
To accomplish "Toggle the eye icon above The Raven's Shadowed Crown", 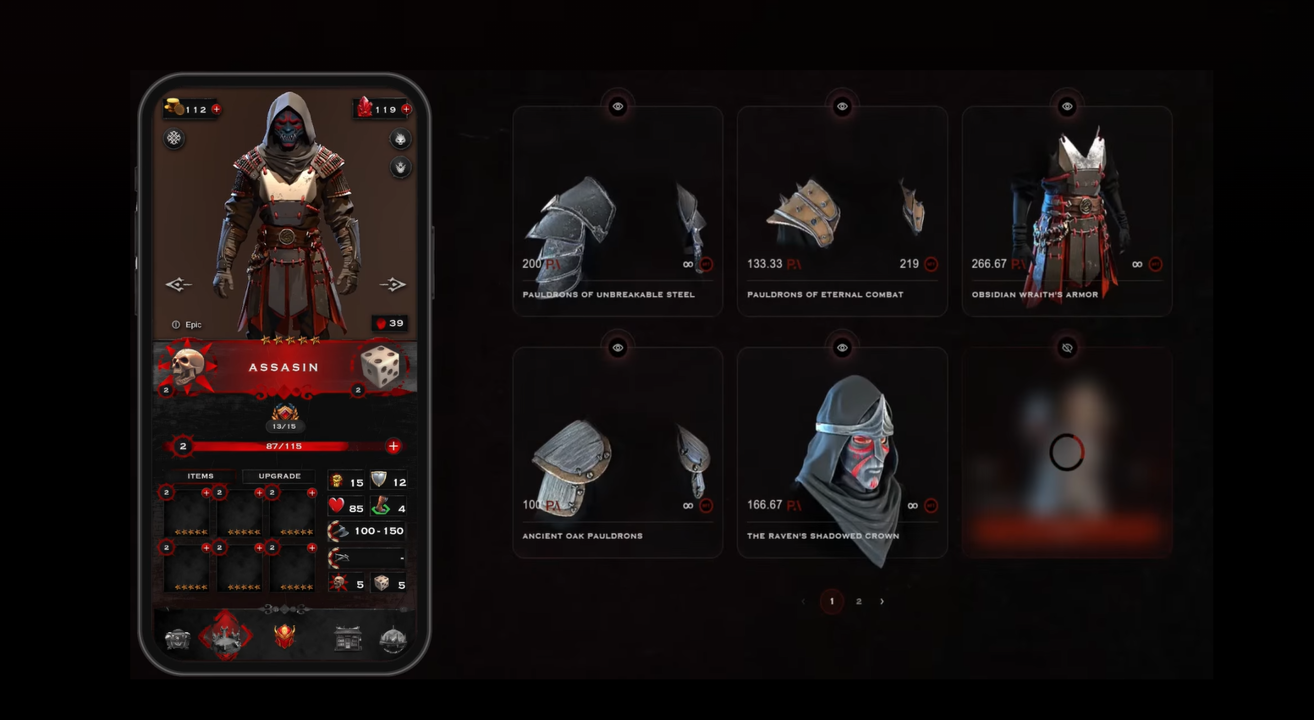I will 842,347.
